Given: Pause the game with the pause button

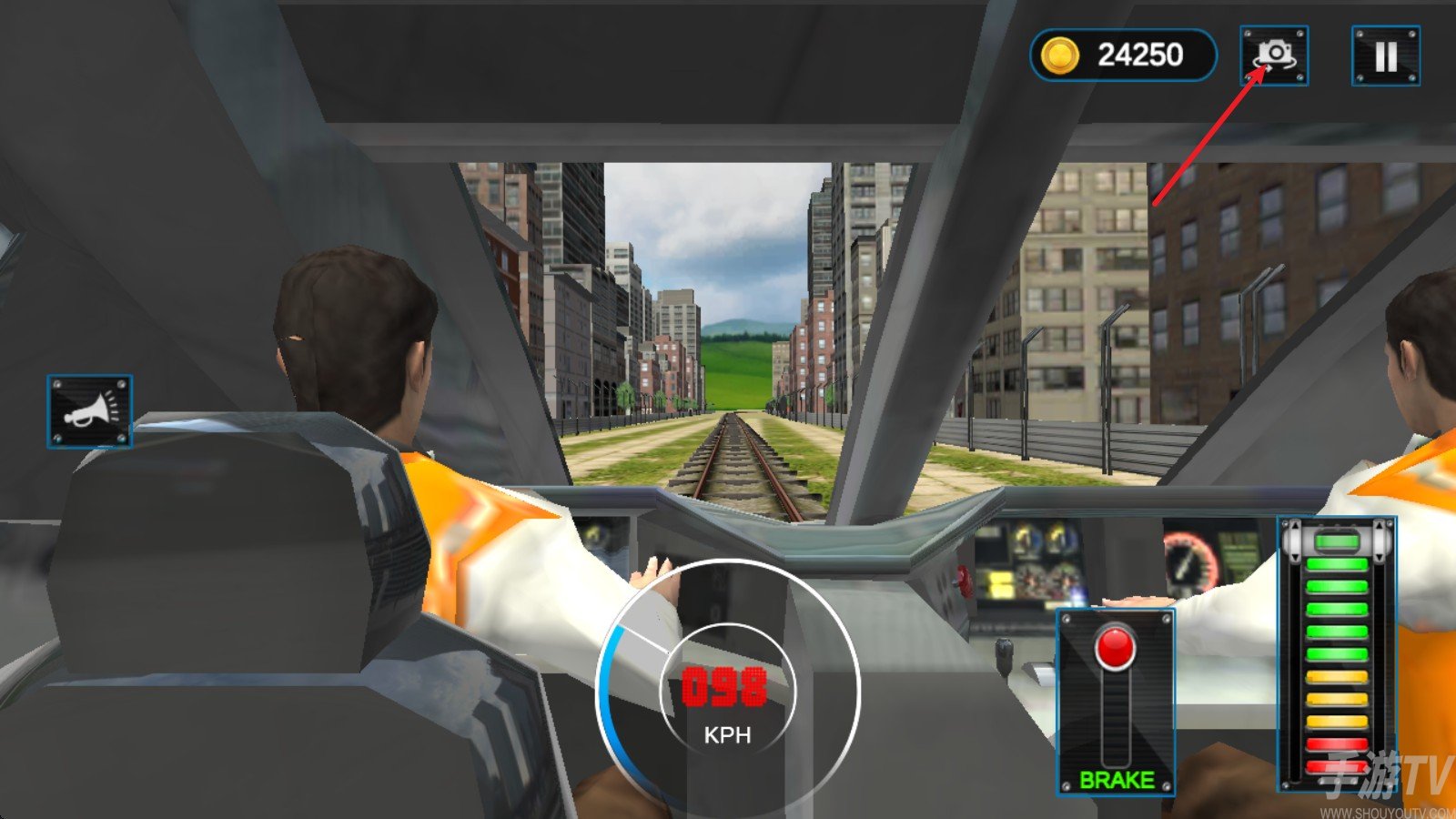Looking at the screenshot, I should [1385, 56].
